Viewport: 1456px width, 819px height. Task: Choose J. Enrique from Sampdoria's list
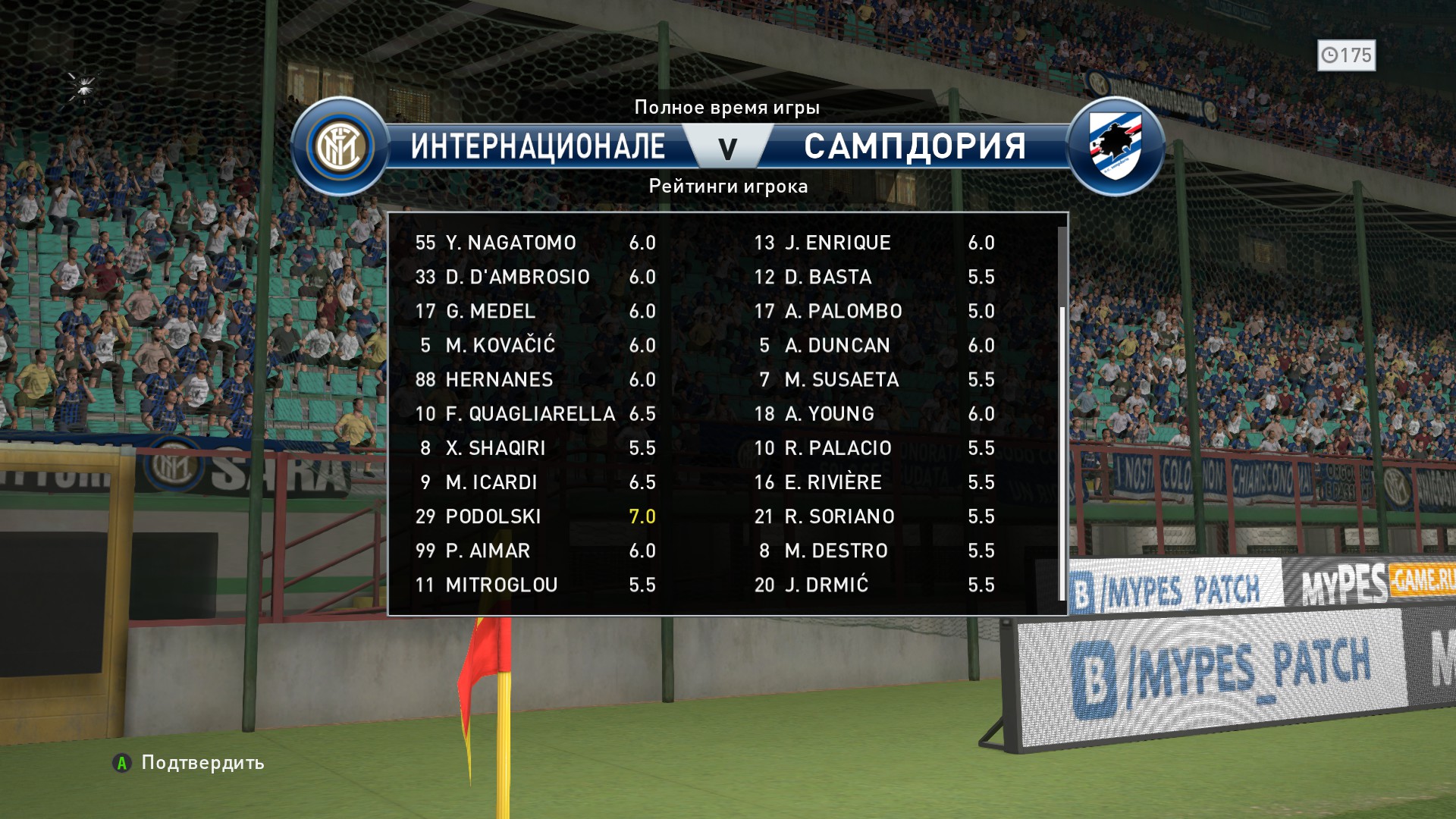(x=837, y=243)
